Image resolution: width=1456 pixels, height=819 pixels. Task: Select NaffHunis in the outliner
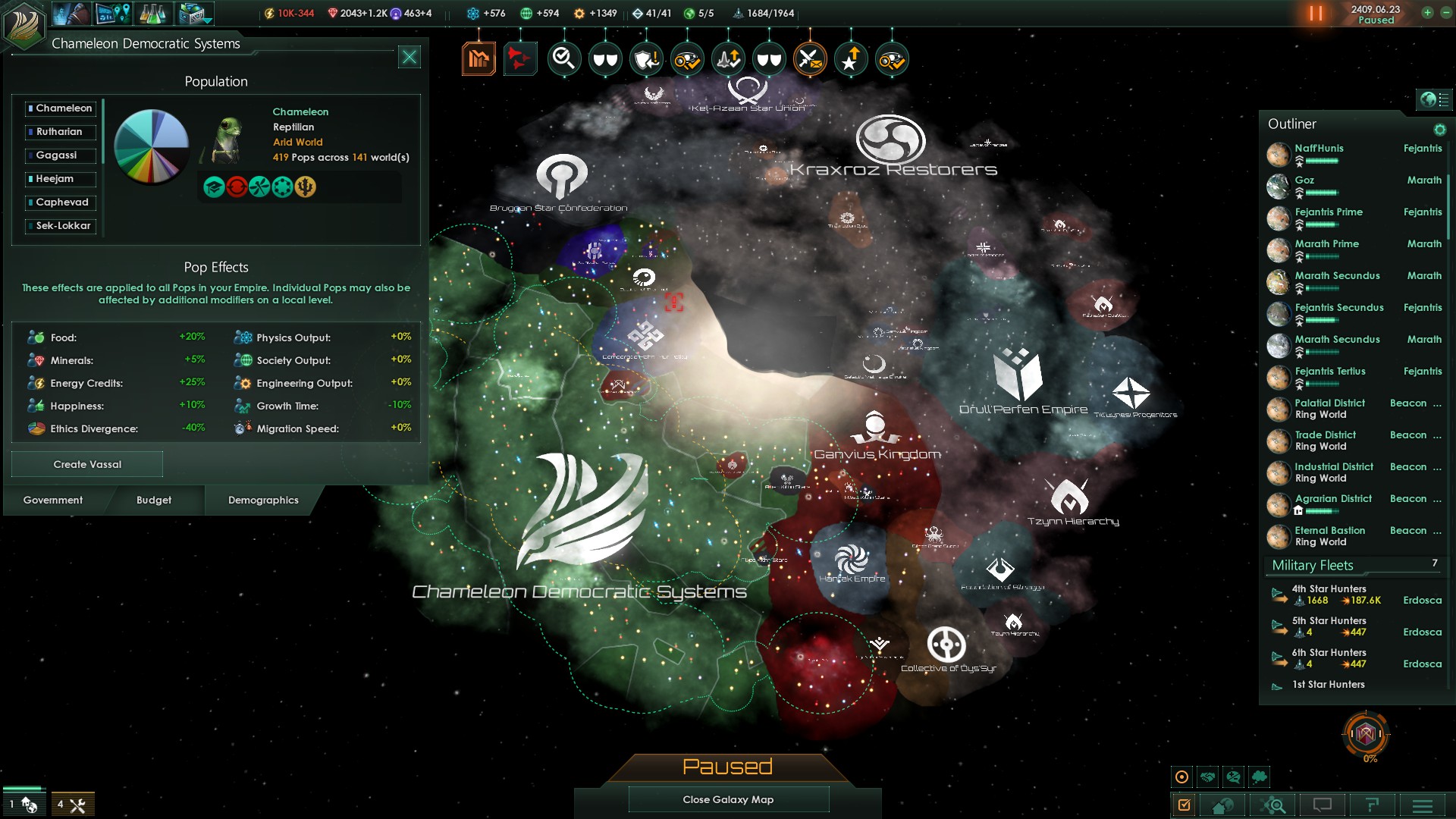tap(1319, 149)
